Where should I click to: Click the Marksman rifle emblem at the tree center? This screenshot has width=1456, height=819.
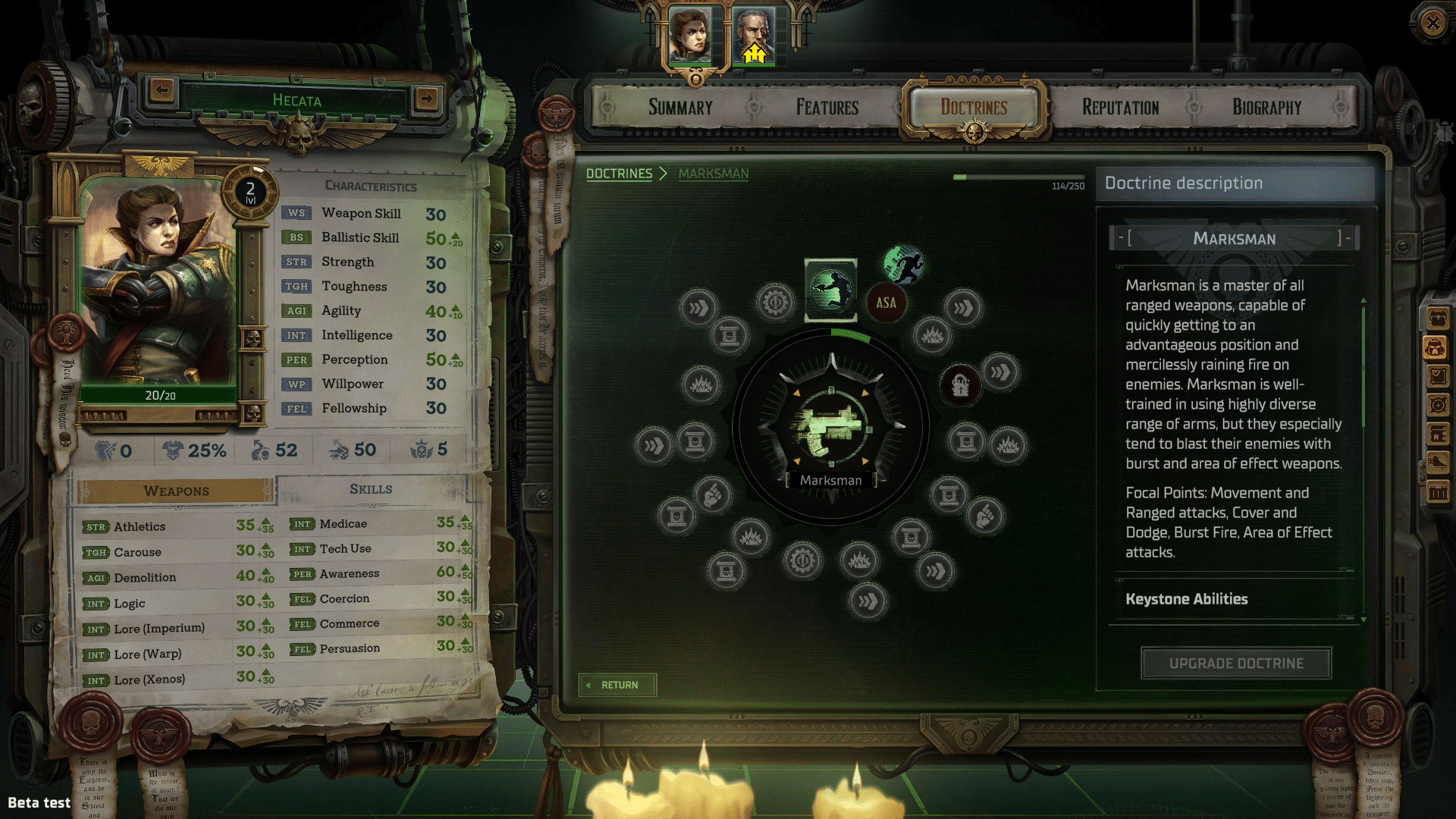[x=831, y=428]
